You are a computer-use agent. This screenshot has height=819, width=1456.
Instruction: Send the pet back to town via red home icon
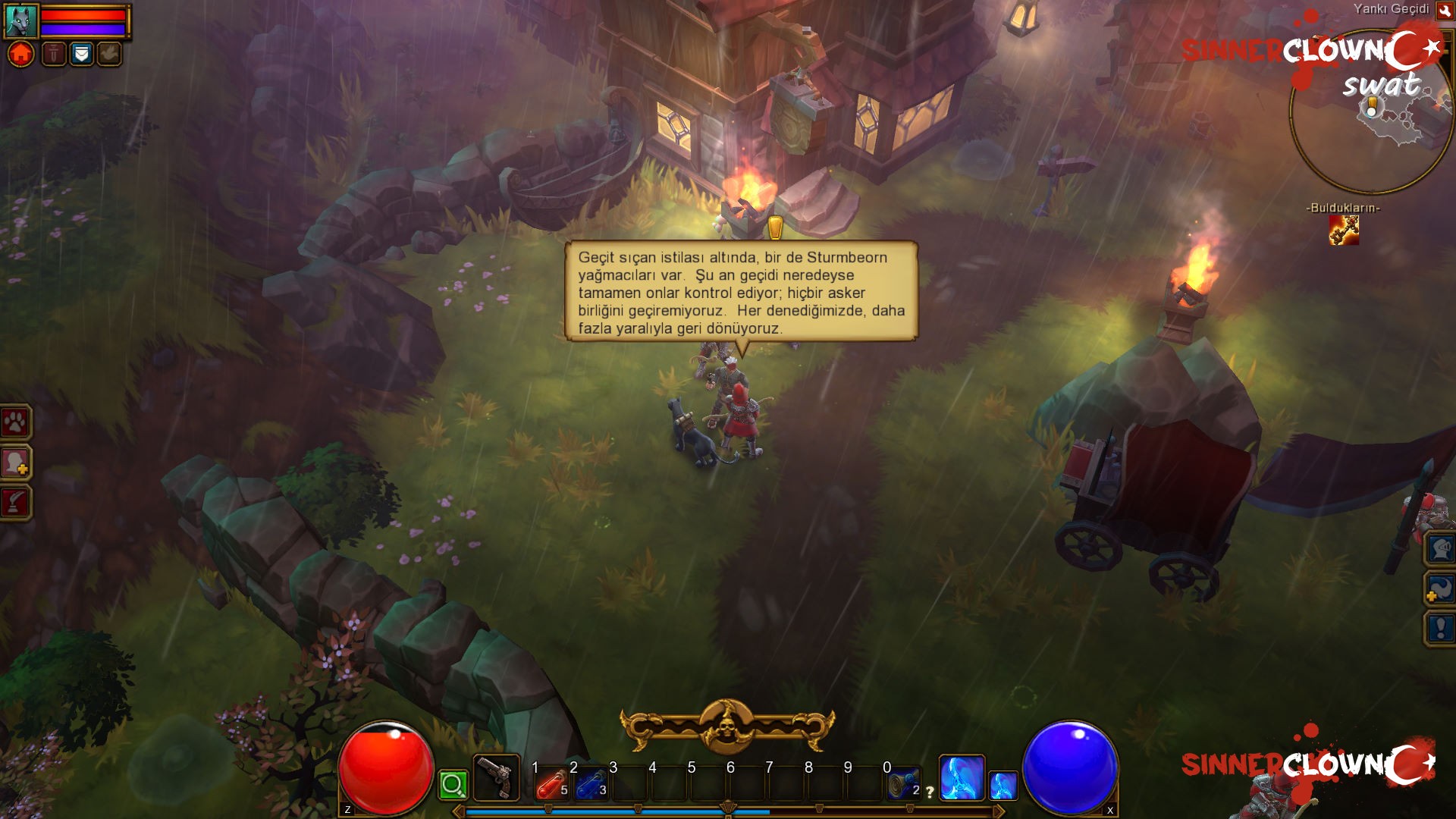[x=20, y=55]
